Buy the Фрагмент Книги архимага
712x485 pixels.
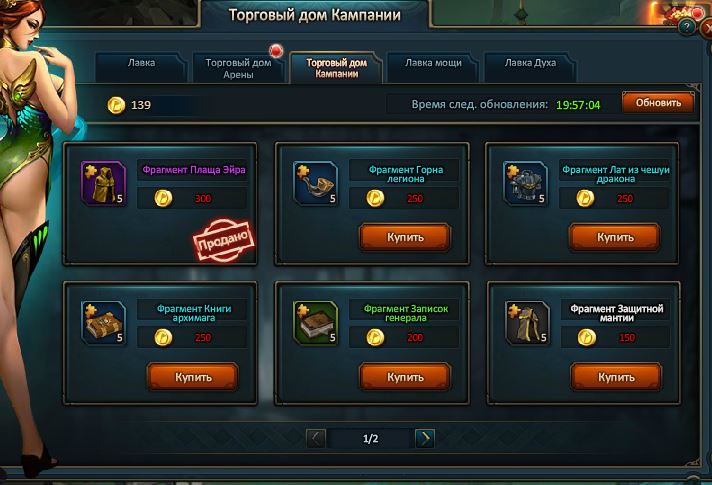click(x=193, y=376)
